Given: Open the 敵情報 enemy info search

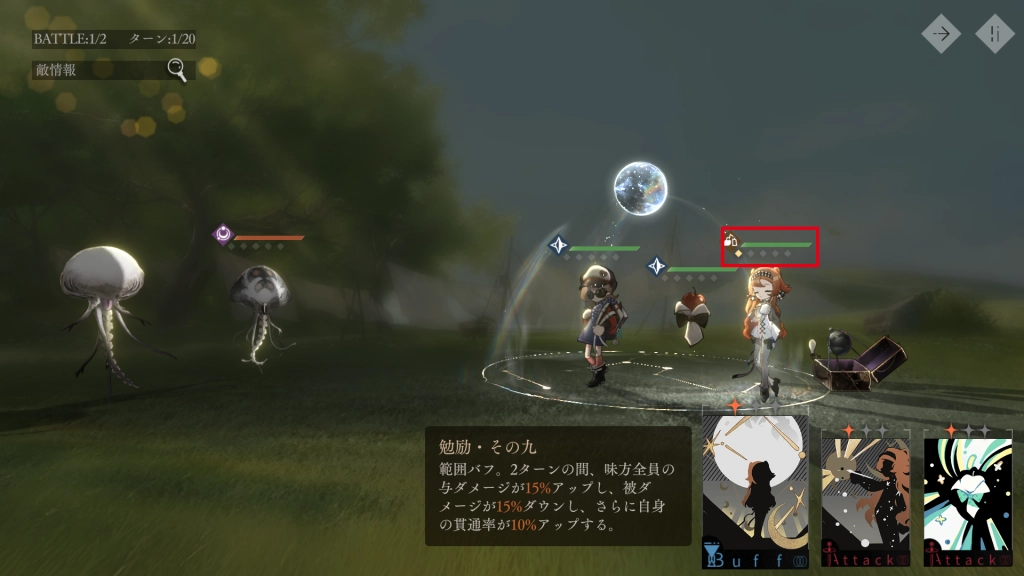Looking at the screenshot, I should tap(98, 70).
